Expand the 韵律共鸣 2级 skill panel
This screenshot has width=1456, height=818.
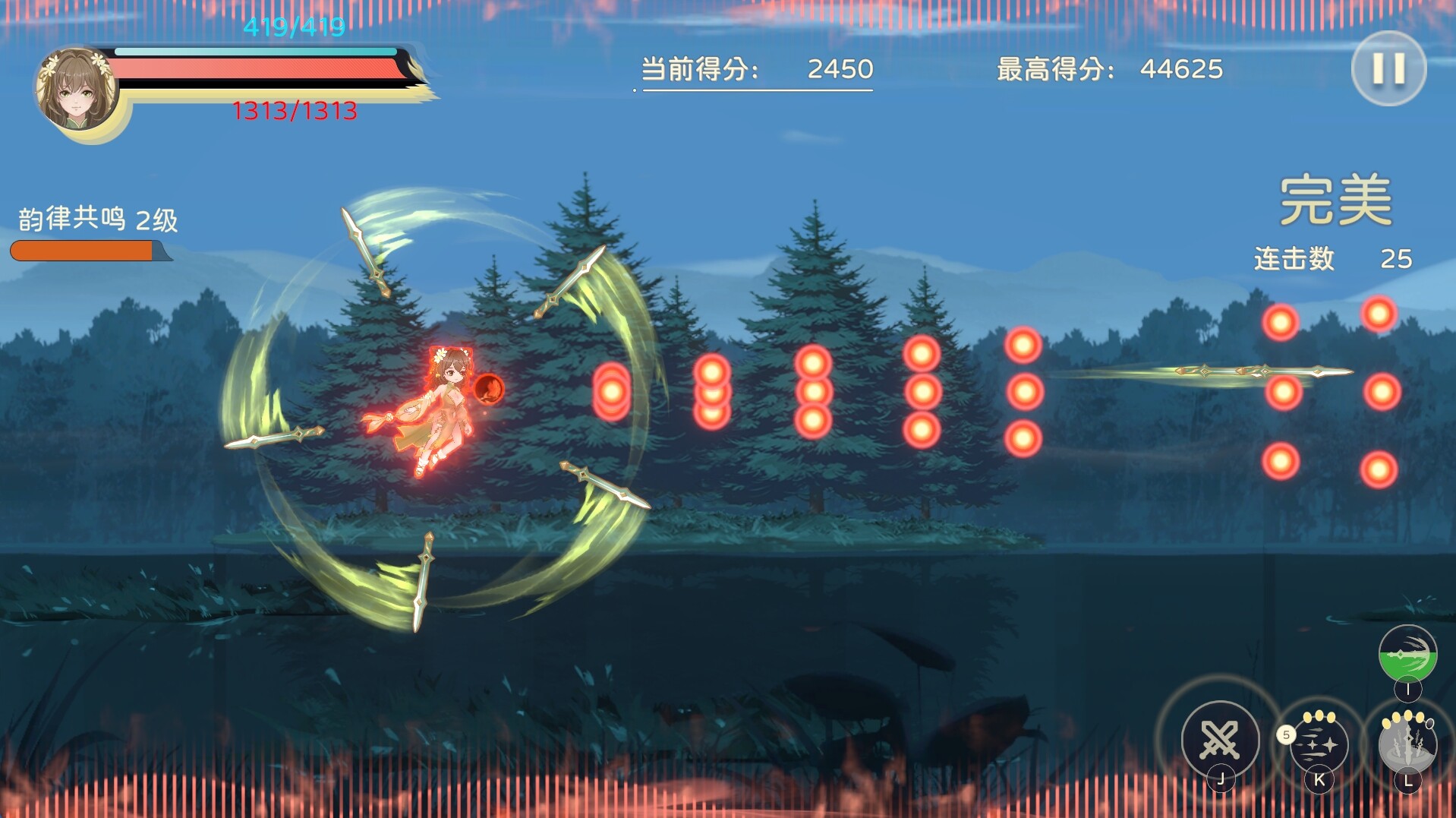(96, 220)
